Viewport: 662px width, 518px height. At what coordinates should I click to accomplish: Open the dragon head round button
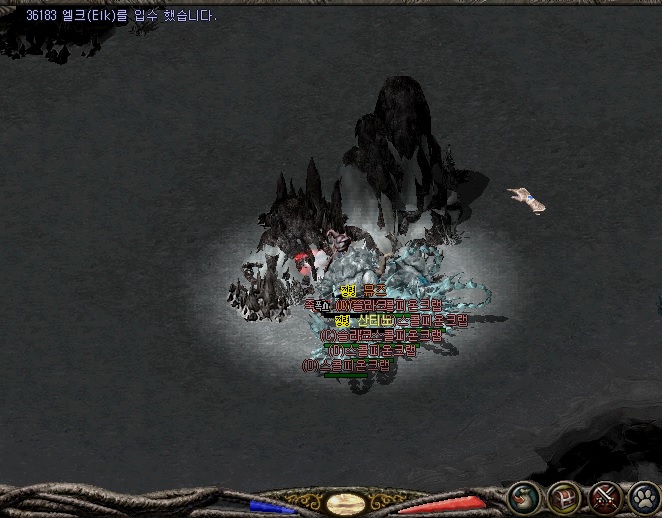(x=526, y=496)
